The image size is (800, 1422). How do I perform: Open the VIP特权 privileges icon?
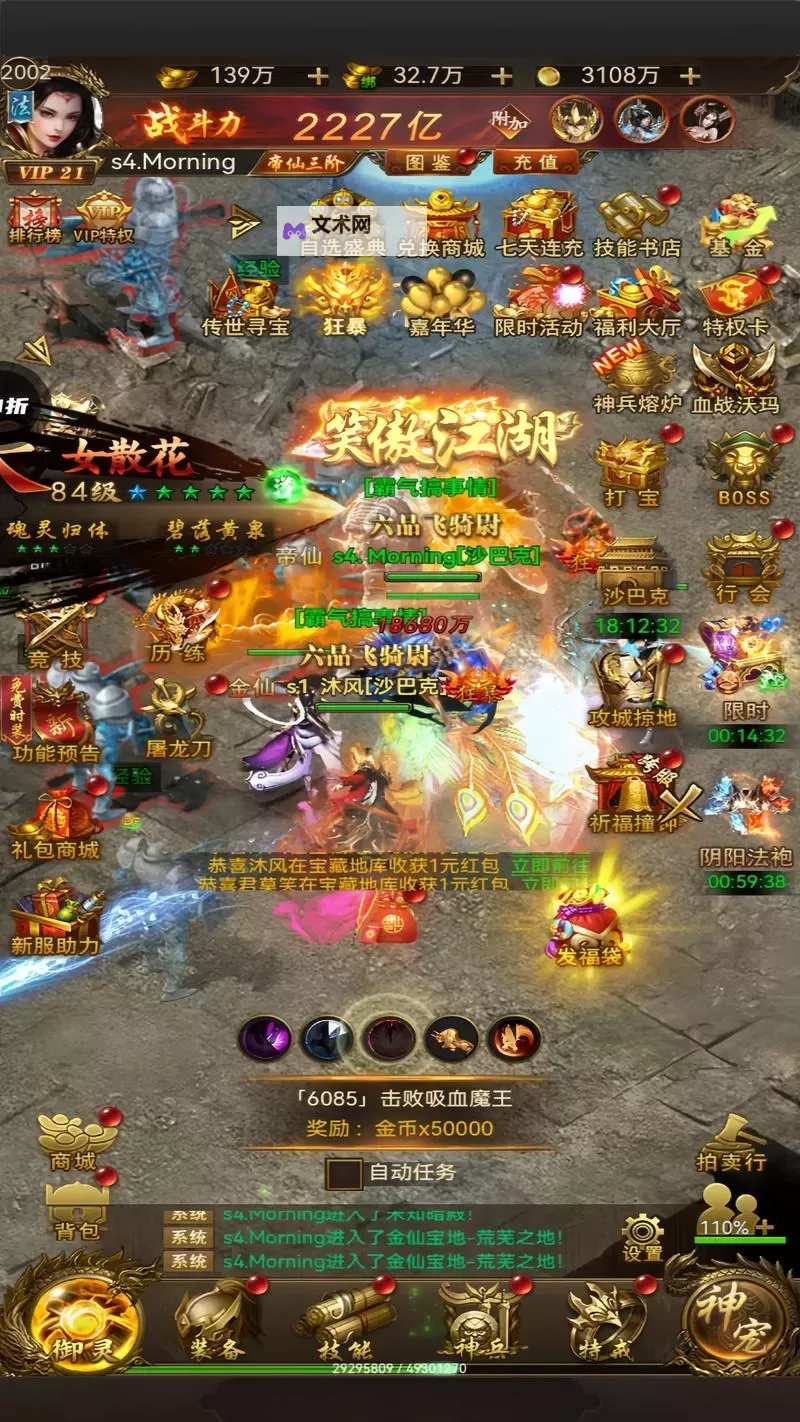click(103, 216)
